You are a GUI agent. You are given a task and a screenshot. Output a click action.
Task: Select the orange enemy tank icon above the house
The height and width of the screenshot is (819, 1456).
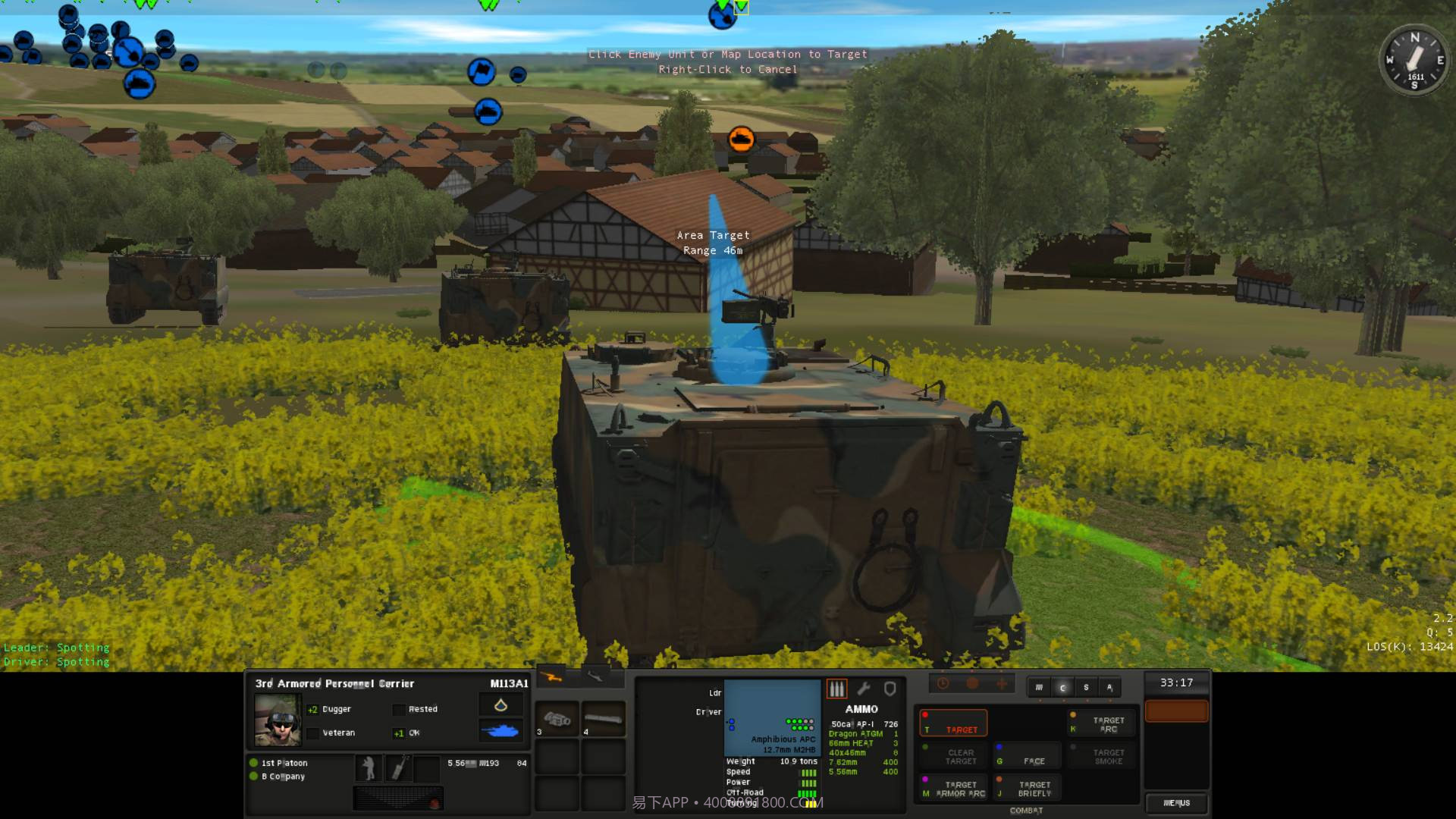coord(739,138)
